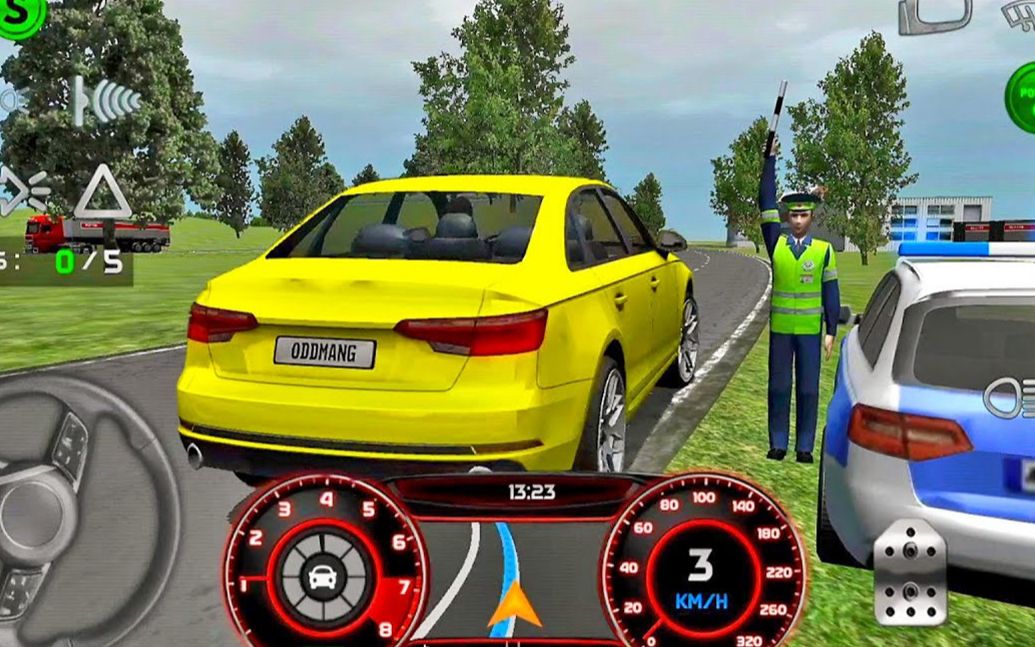
Task: Turn on the hazard warning triangle
Action: coord(102,192)
